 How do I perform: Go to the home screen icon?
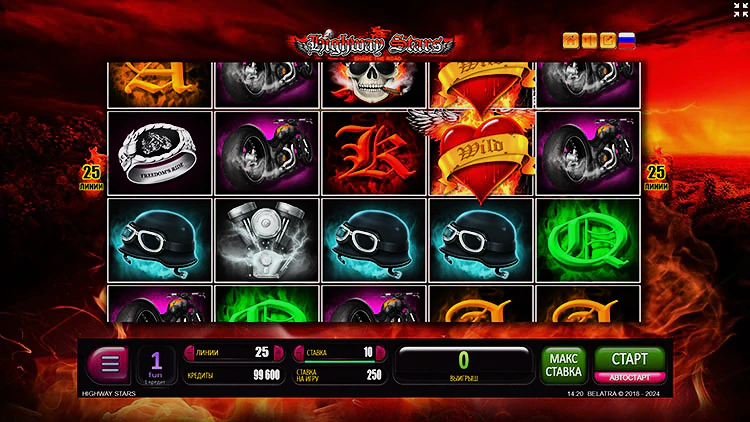[x=571, y=40]
